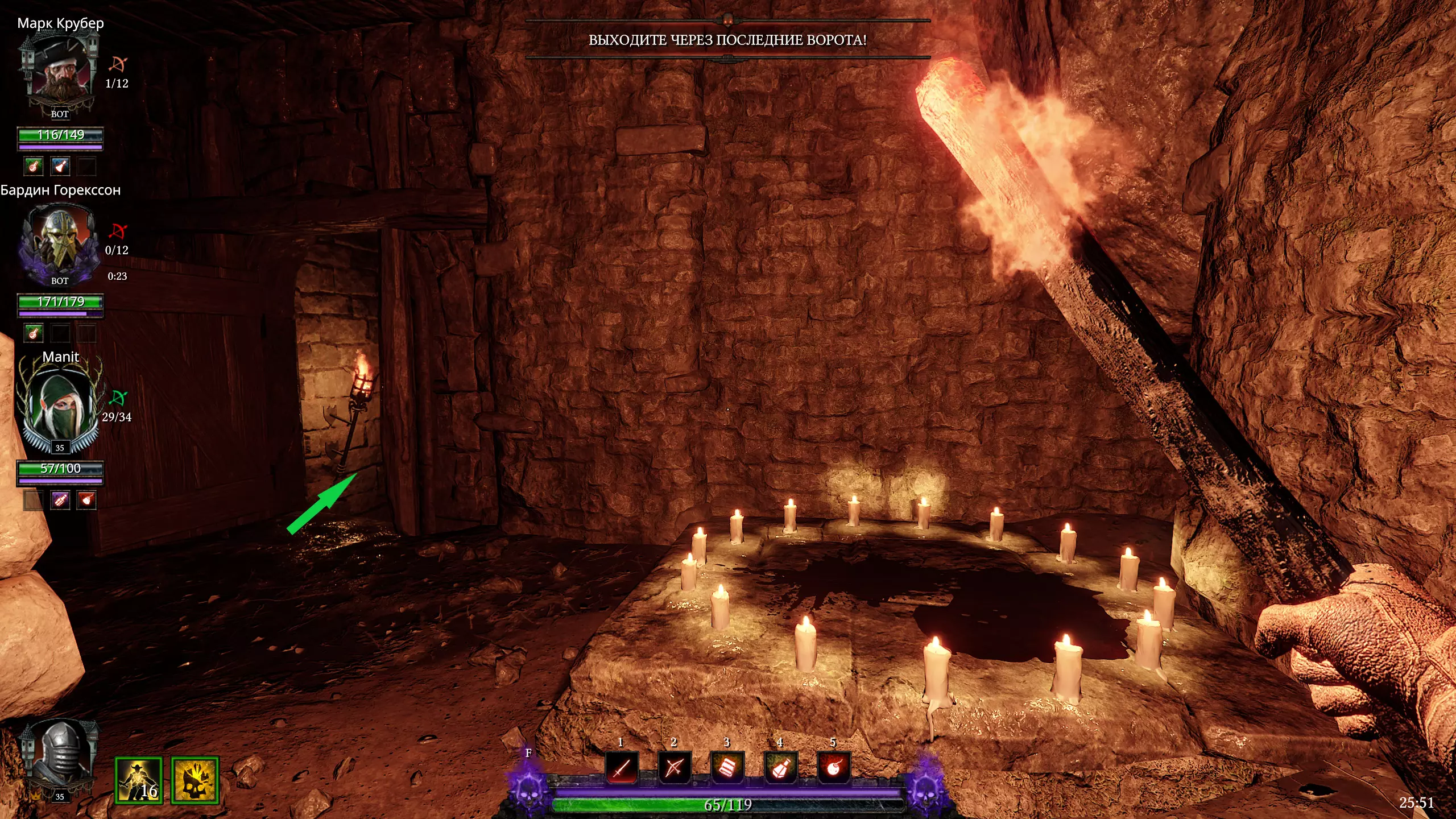The width and height of the screenshot is (1456, 819).
Task: Click Markus Kruber's bot portrait
Action: [x=60, y=71]
